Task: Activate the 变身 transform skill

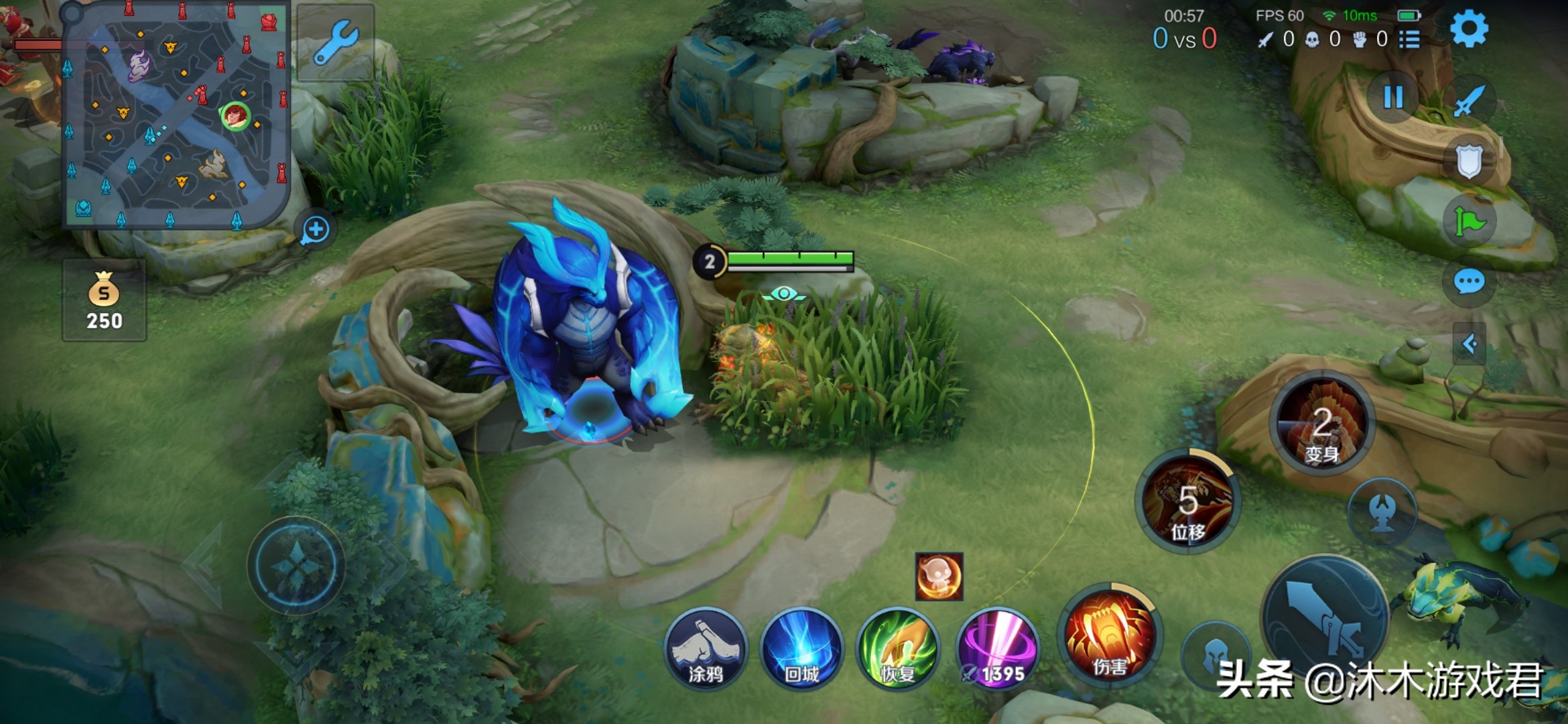Action: (x=1322, y=424)
